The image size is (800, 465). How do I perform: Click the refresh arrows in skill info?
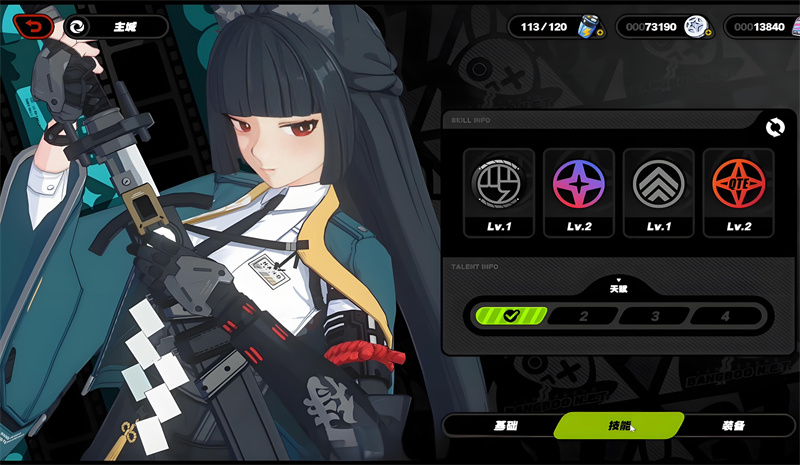(x=773, y=127)
